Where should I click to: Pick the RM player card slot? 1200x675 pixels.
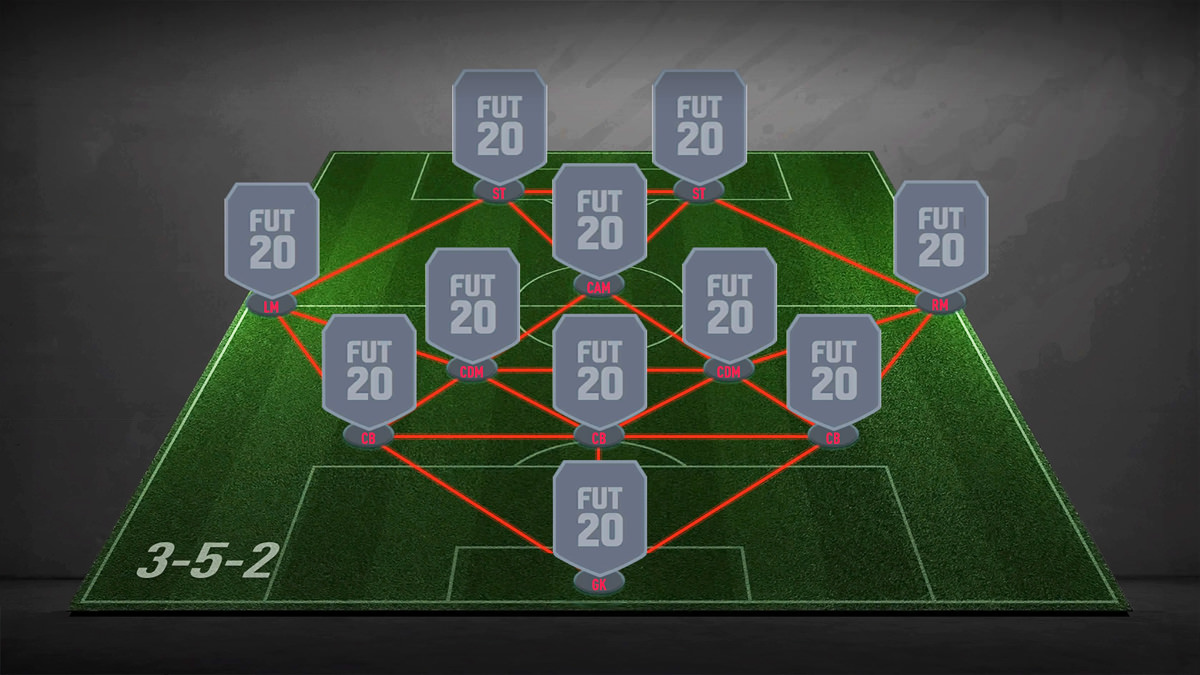940,238
